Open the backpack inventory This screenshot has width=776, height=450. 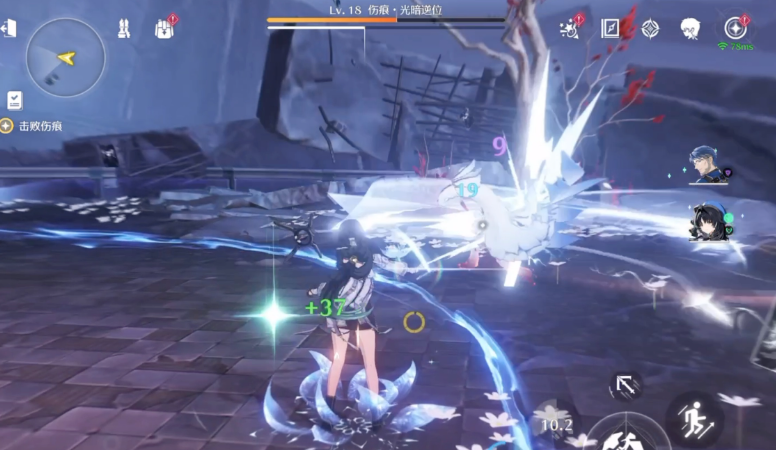[x=165, y=28]
